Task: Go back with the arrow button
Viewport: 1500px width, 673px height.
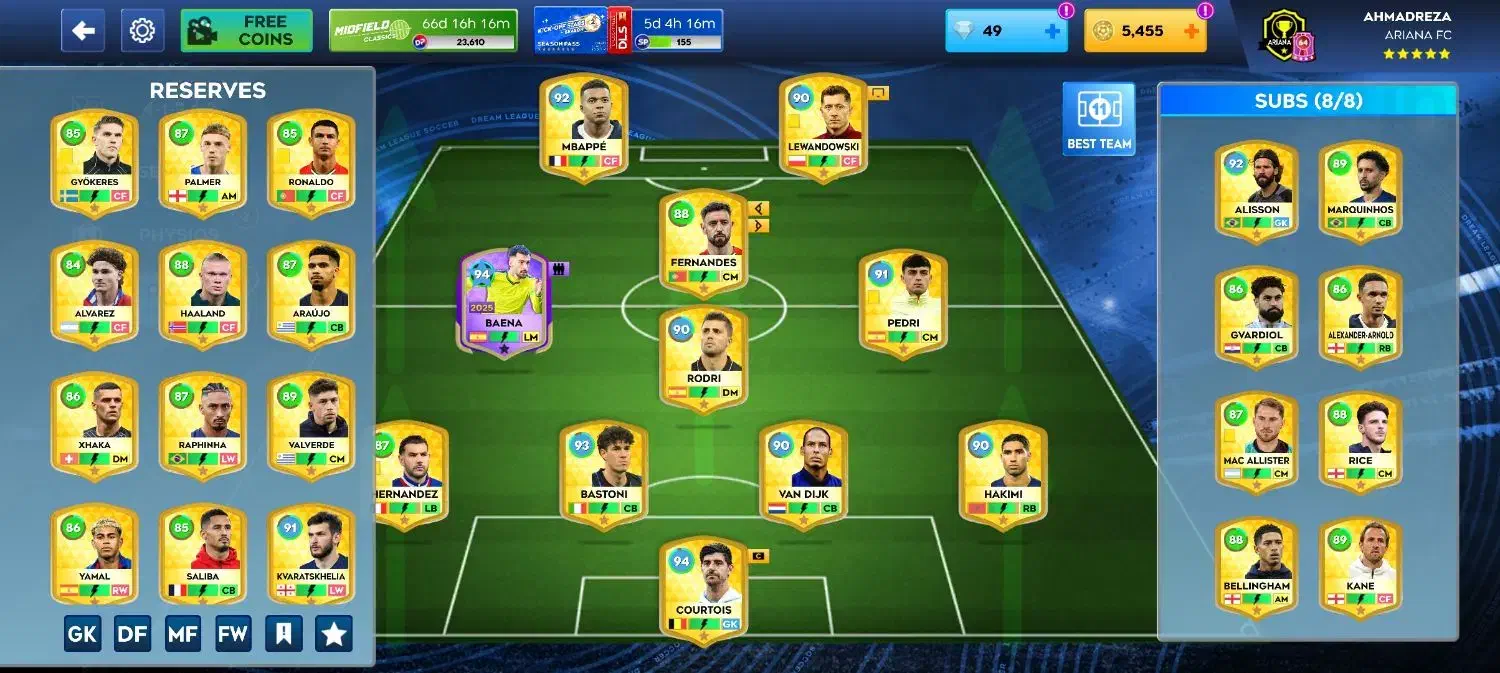Action: click(82, 31)
